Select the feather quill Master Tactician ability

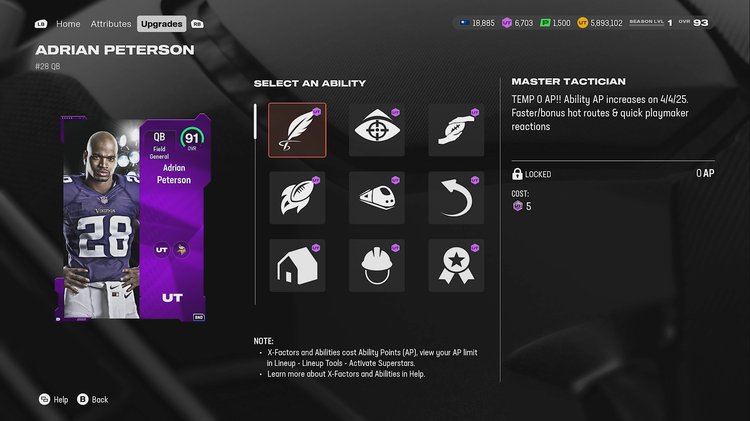297,130
